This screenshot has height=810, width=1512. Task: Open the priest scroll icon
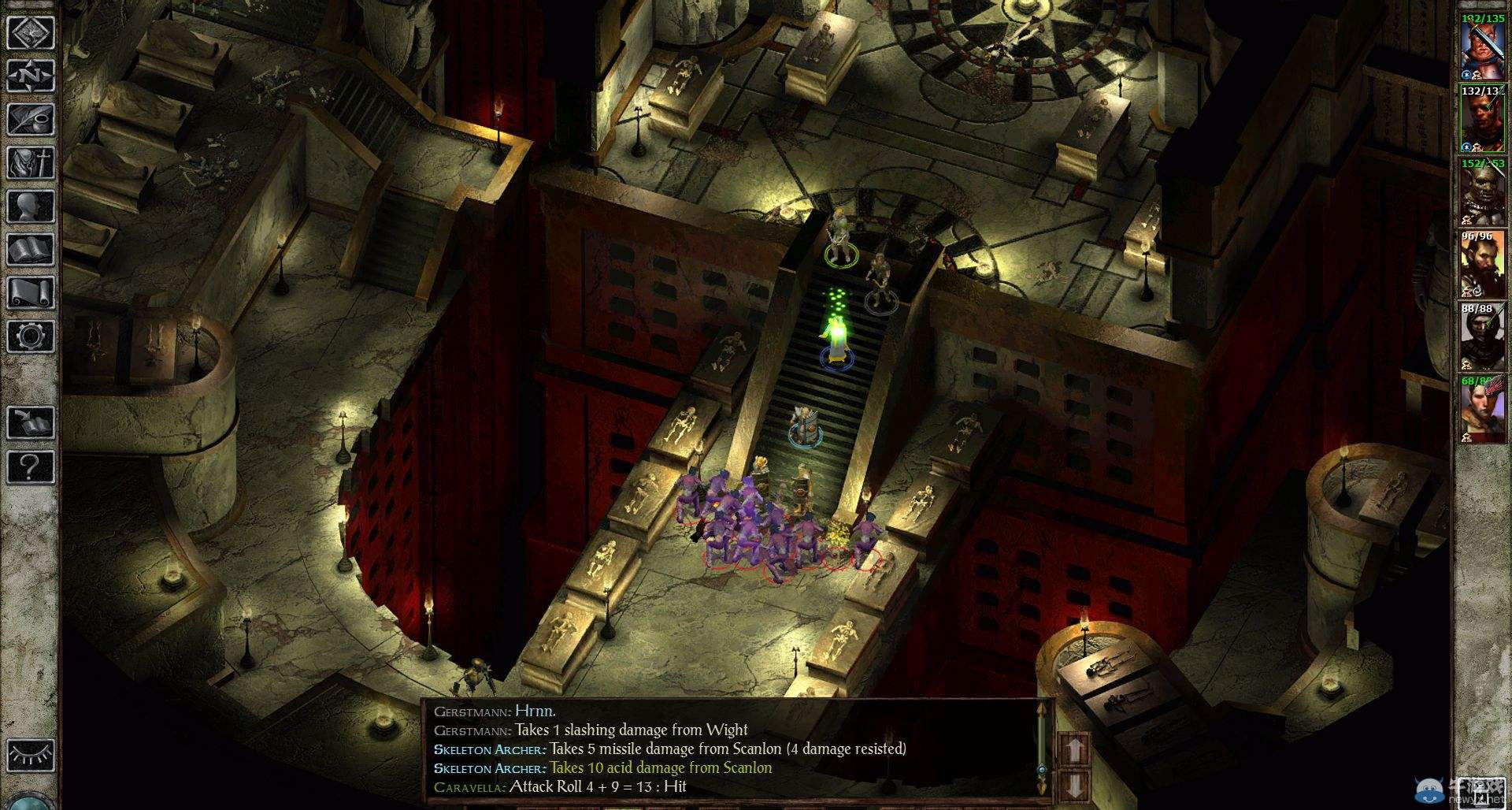click(x=31, y=293)
